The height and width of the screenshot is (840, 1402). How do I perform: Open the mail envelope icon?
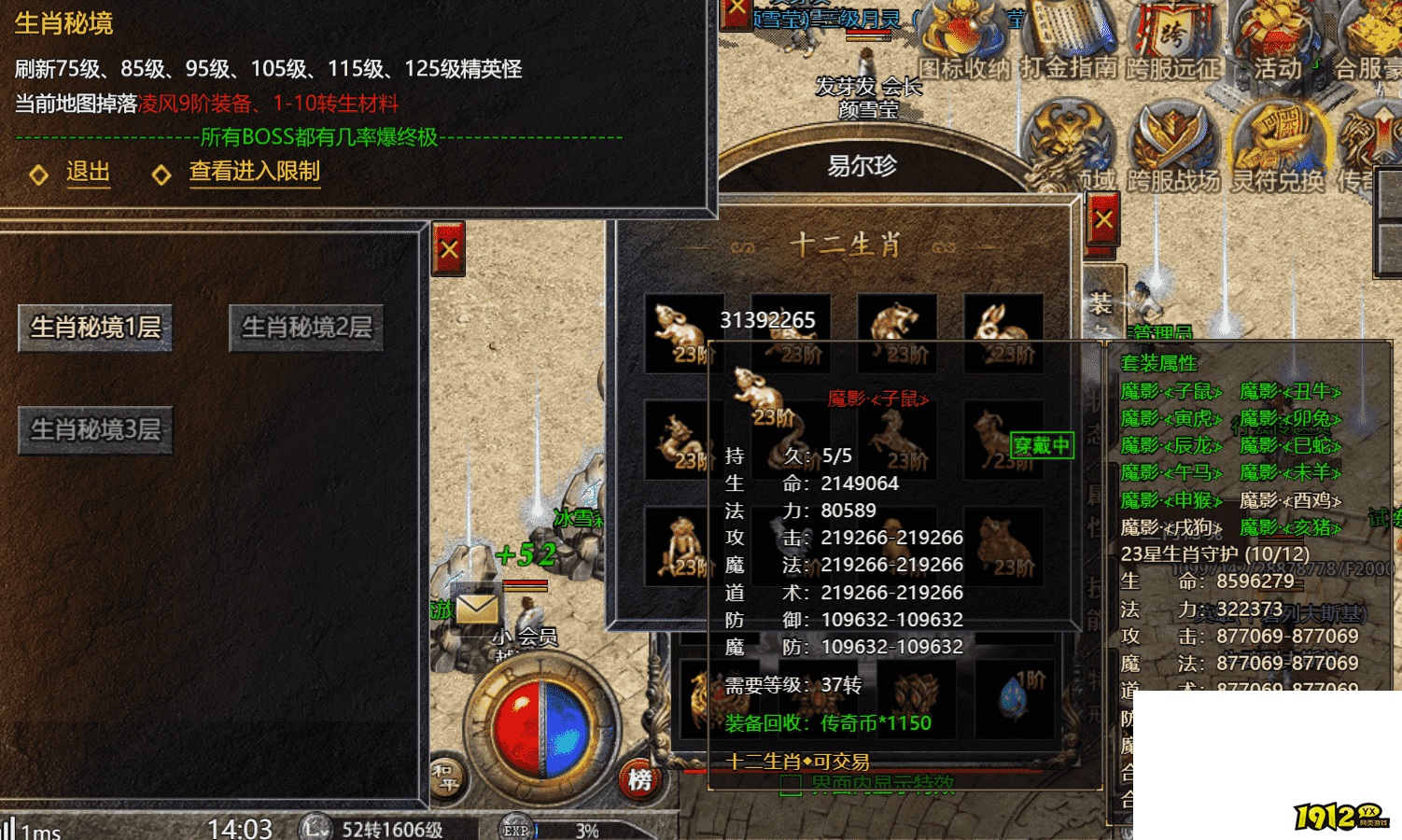(x=477, y=609)
